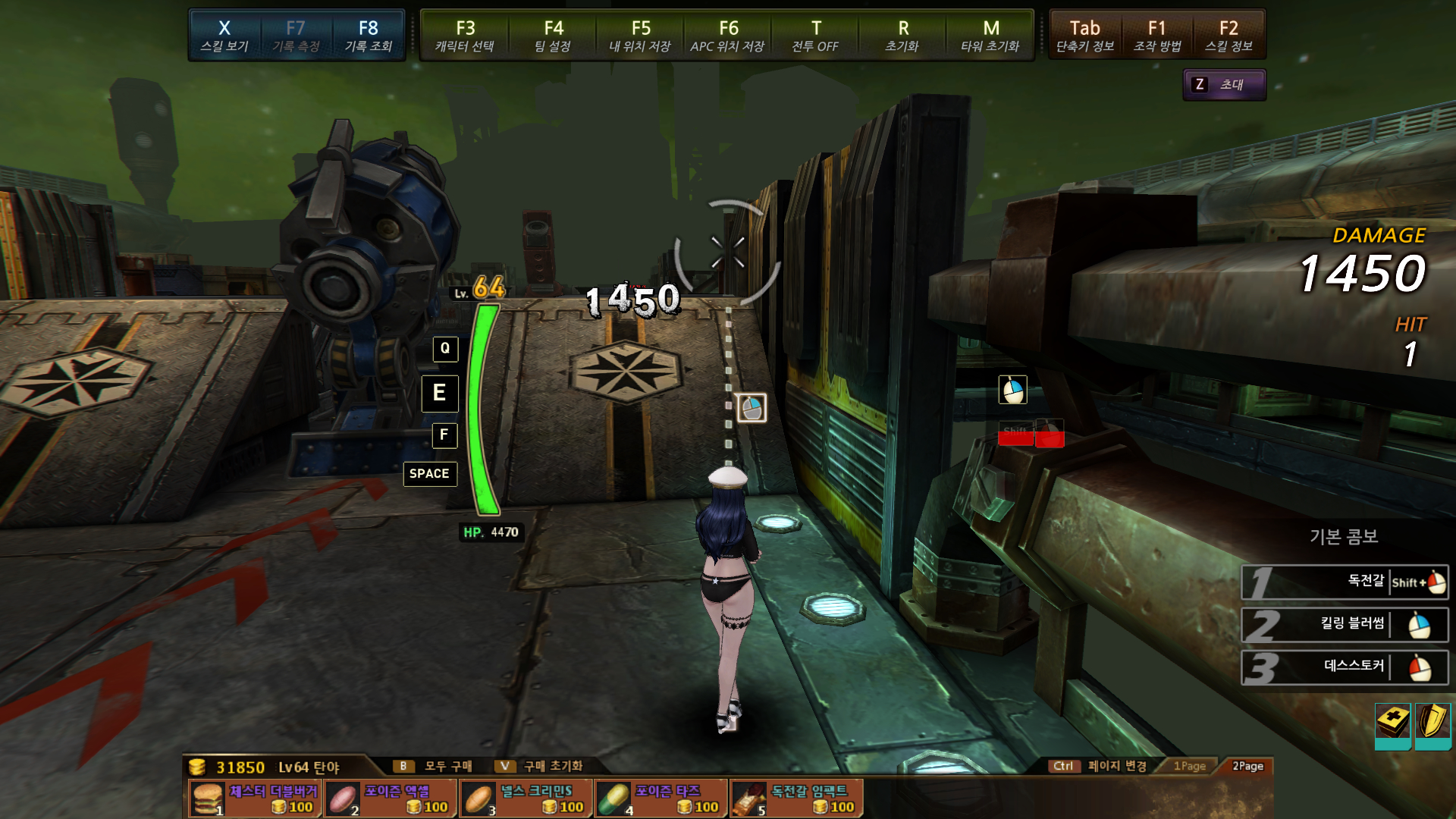
Task: Click the APC 위치 저장 button
Action: click(x=728, y=36)
